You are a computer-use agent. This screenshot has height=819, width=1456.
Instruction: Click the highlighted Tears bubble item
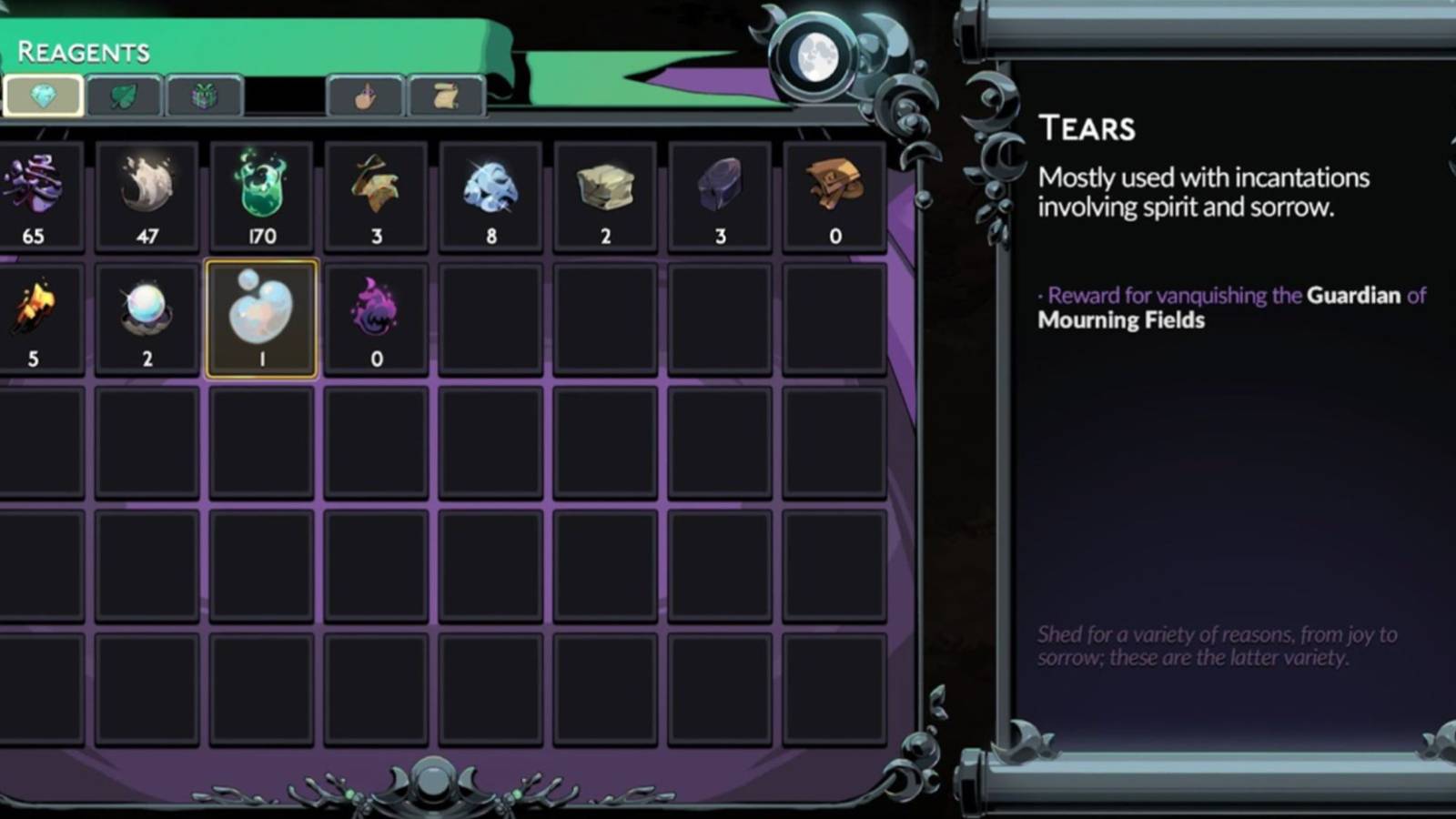(x=262, y=314)
